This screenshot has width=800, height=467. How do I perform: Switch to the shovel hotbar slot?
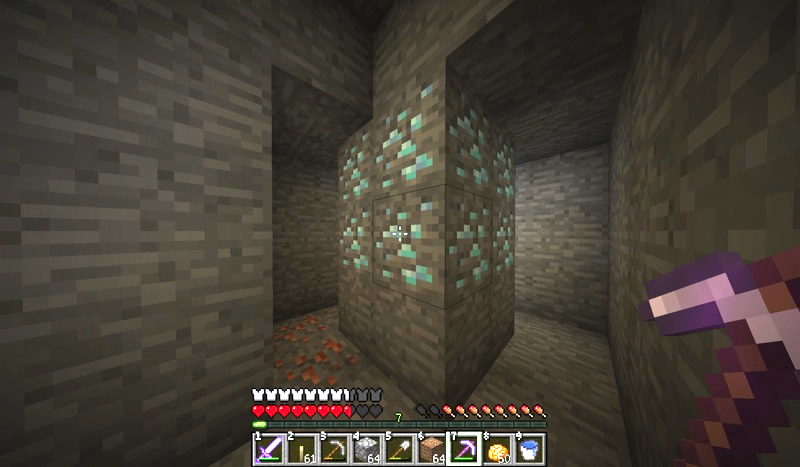400,449
